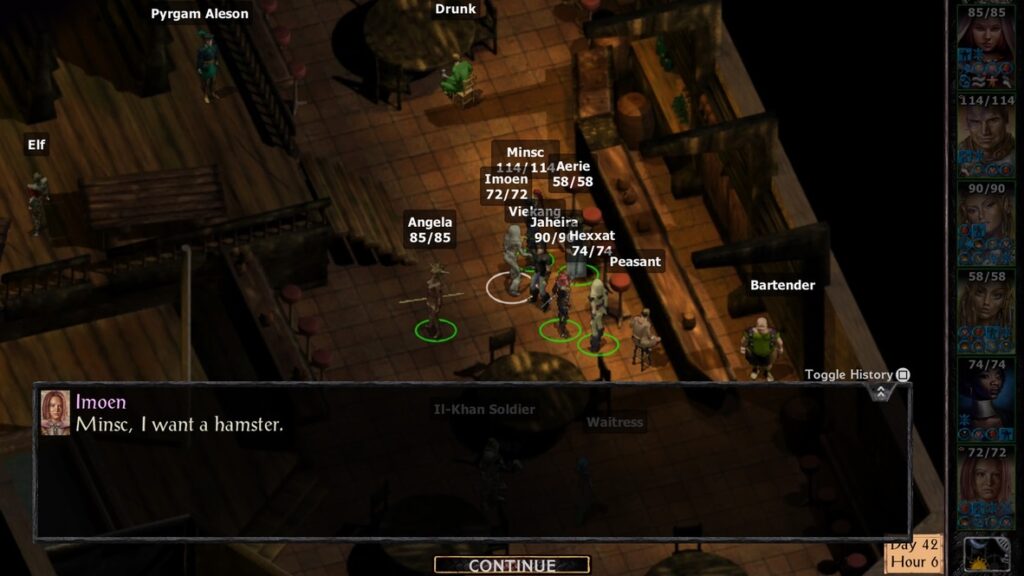Choose Minsc's portrait with 114/114 health
1024x576 pixels.
[985, 130]
